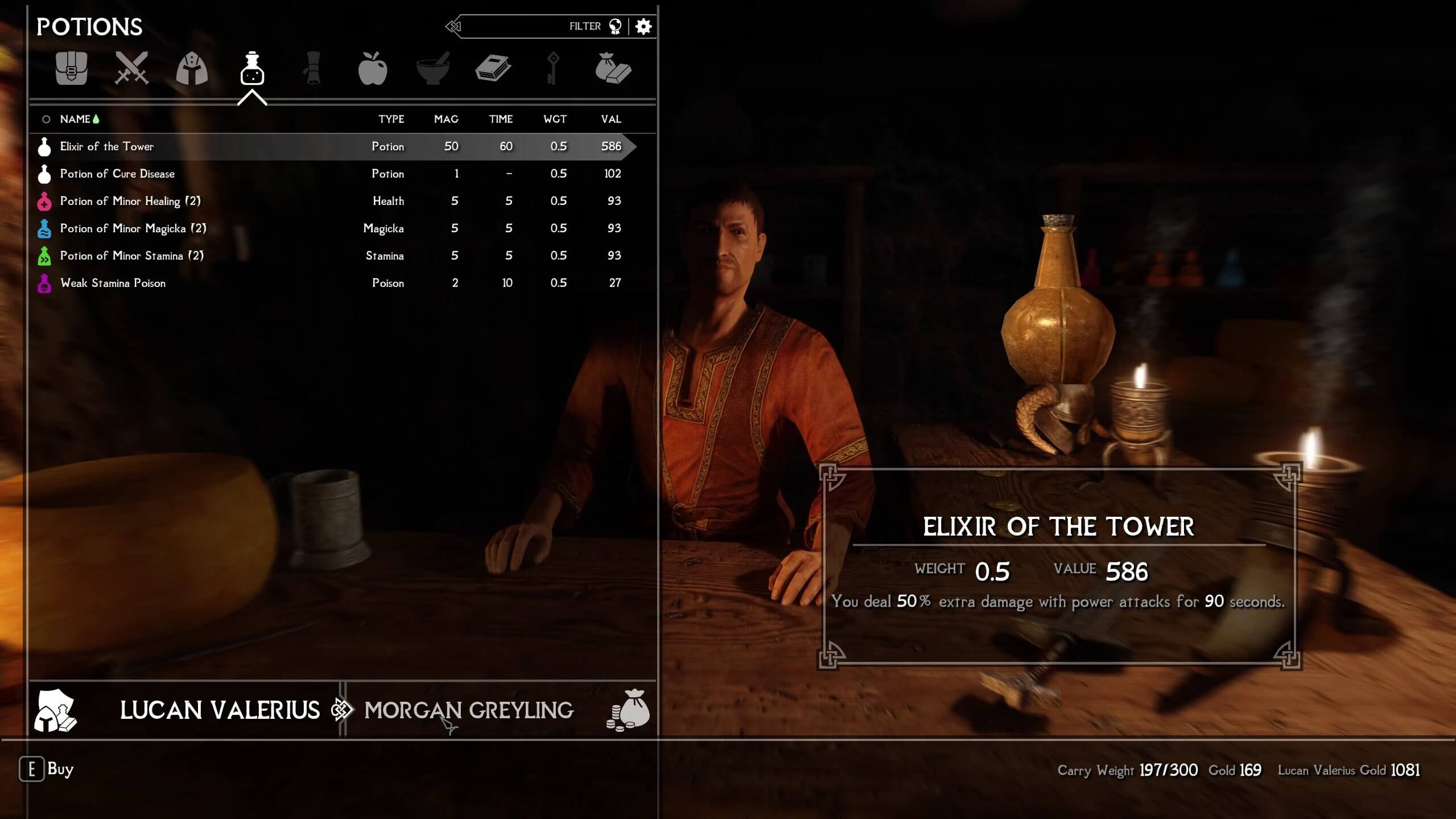The image size is (1456, 819).
Task: Select the Keys category
Action: [x=552, y=68]
